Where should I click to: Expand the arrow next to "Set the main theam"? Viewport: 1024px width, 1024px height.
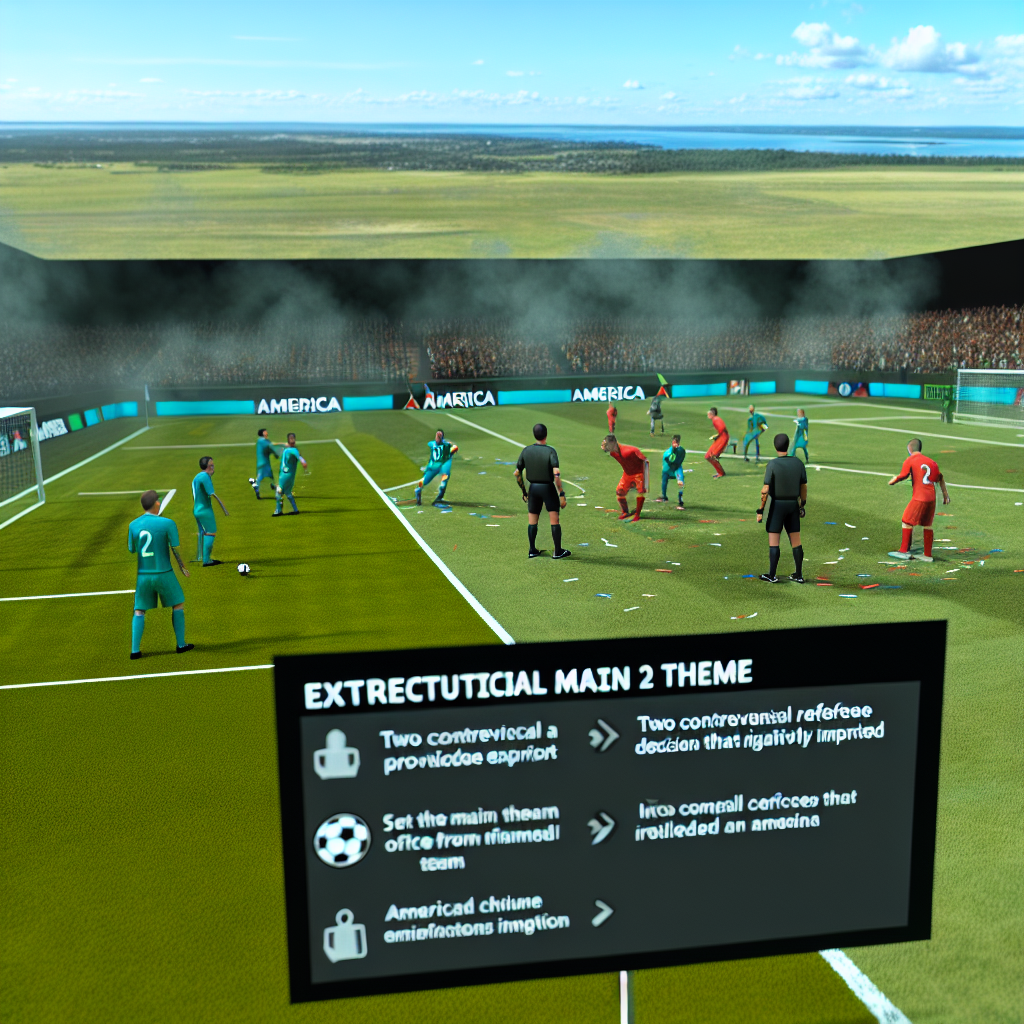click(x=601, y=825)
